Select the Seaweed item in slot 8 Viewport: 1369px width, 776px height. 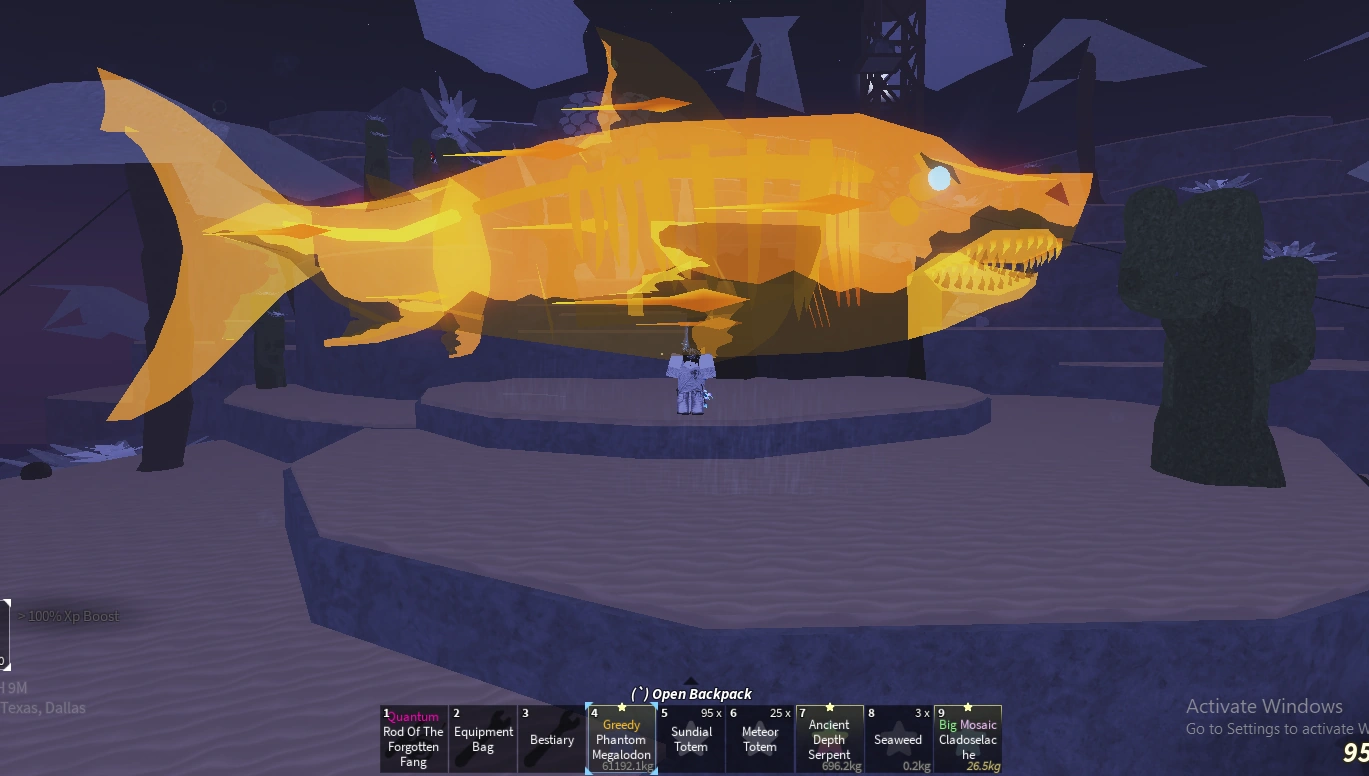pyautogui.click(x=898, y=740)
